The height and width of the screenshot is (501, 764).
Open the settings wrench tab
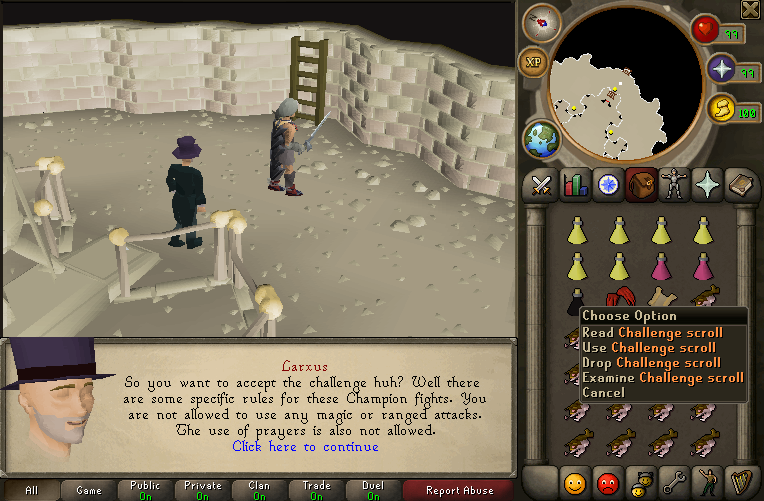(672, 482)
